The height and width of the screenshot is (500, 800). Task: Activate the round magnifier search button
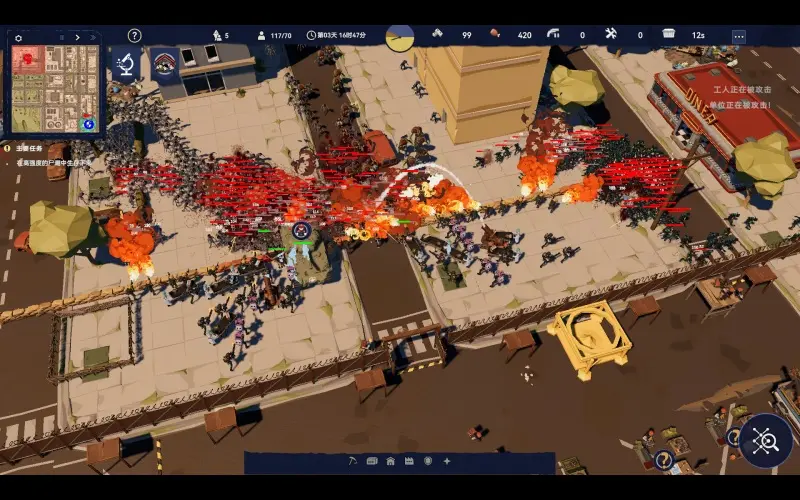pos(766,441)
